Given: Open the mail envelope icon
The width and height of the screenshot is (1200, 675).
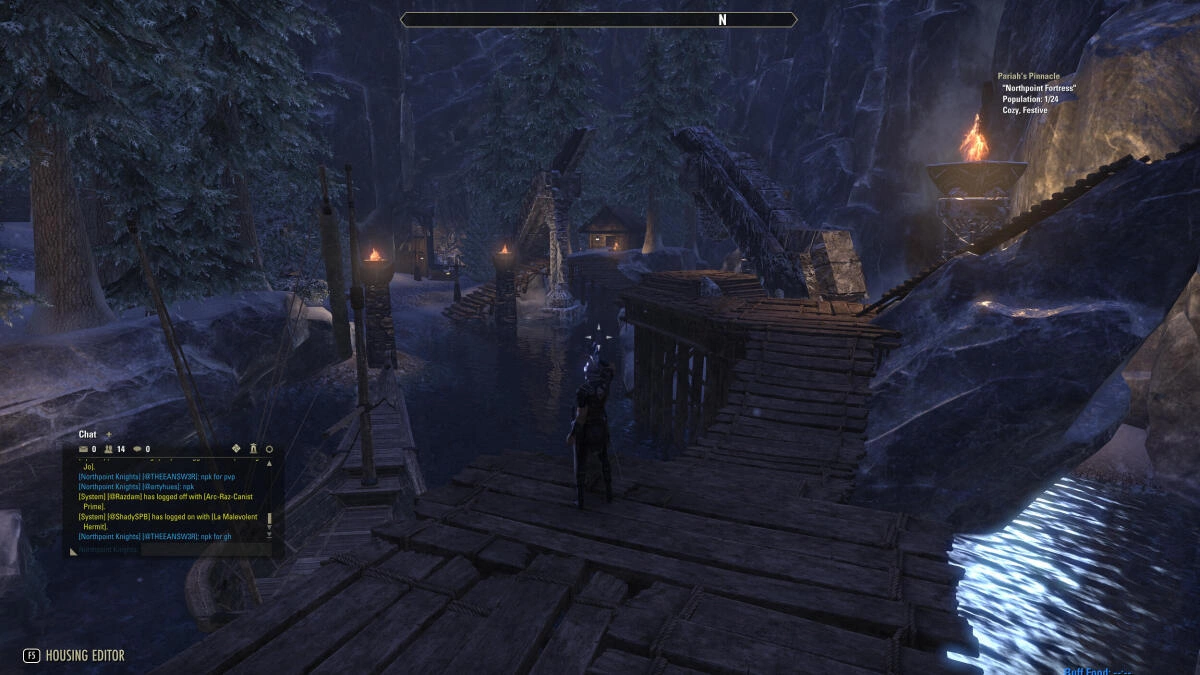Looking at the screenshot, I should (84, 450).
